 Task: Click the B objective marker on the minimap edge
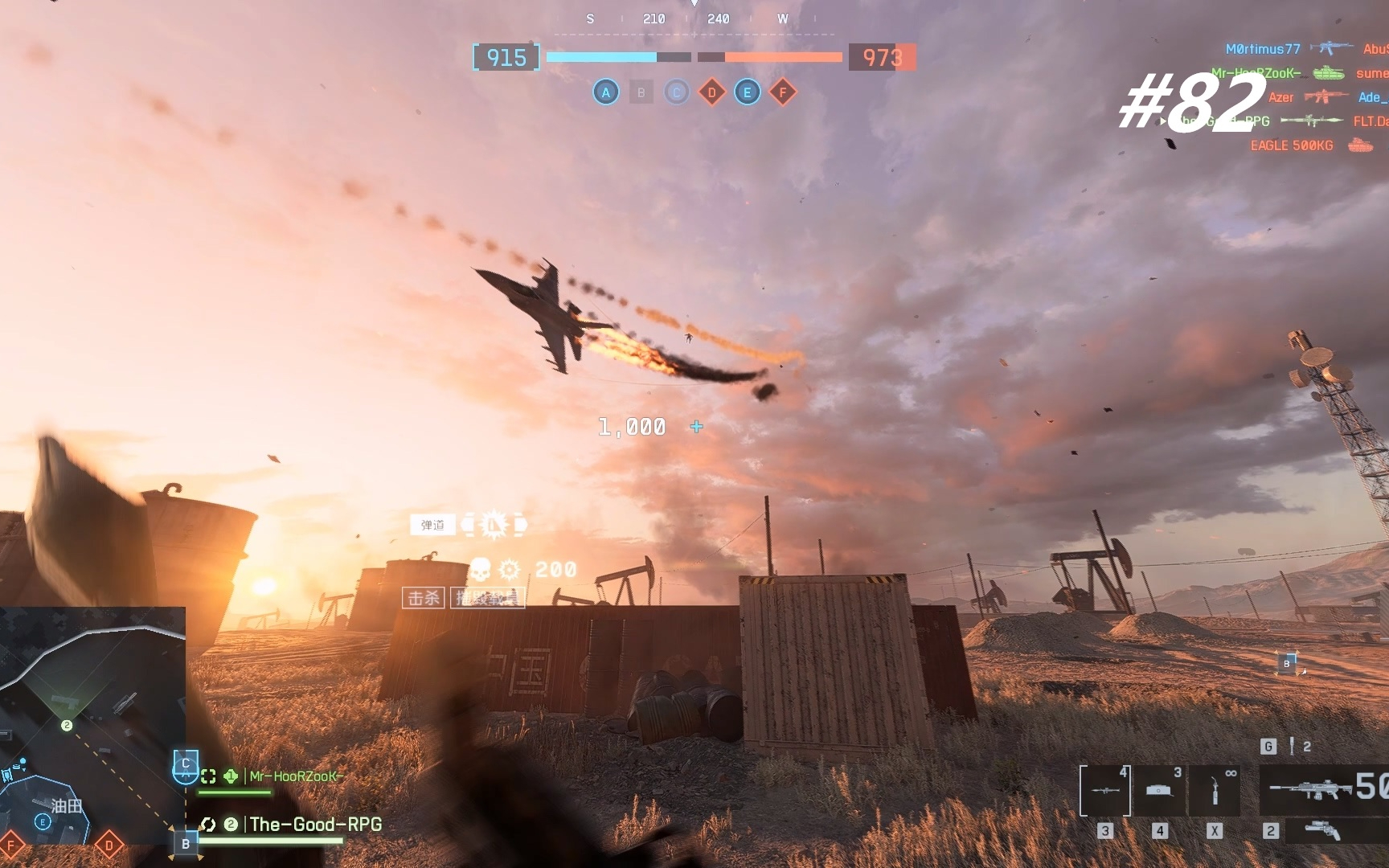click(186, 844)
